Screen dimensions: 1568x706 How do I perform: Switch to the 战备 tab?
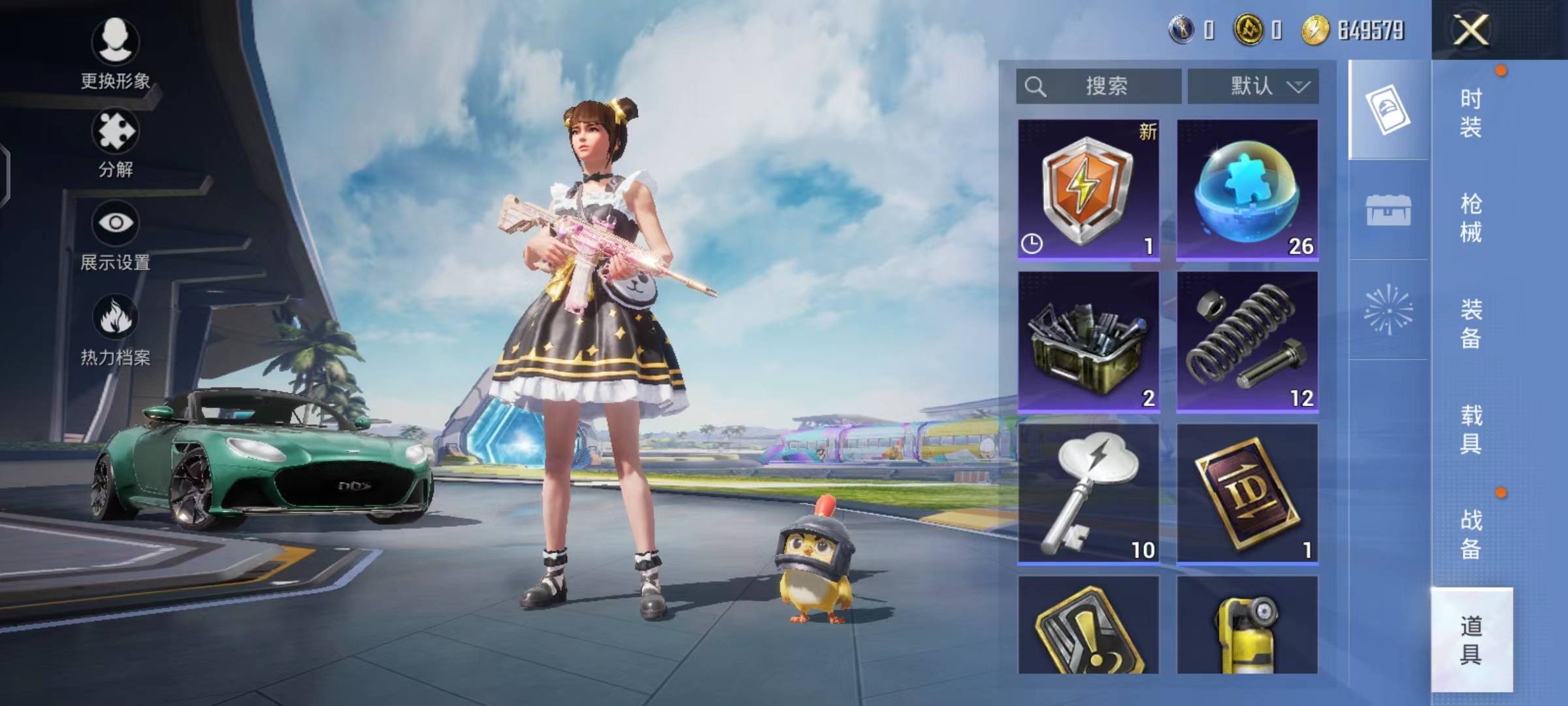[x=1471, y=535]
